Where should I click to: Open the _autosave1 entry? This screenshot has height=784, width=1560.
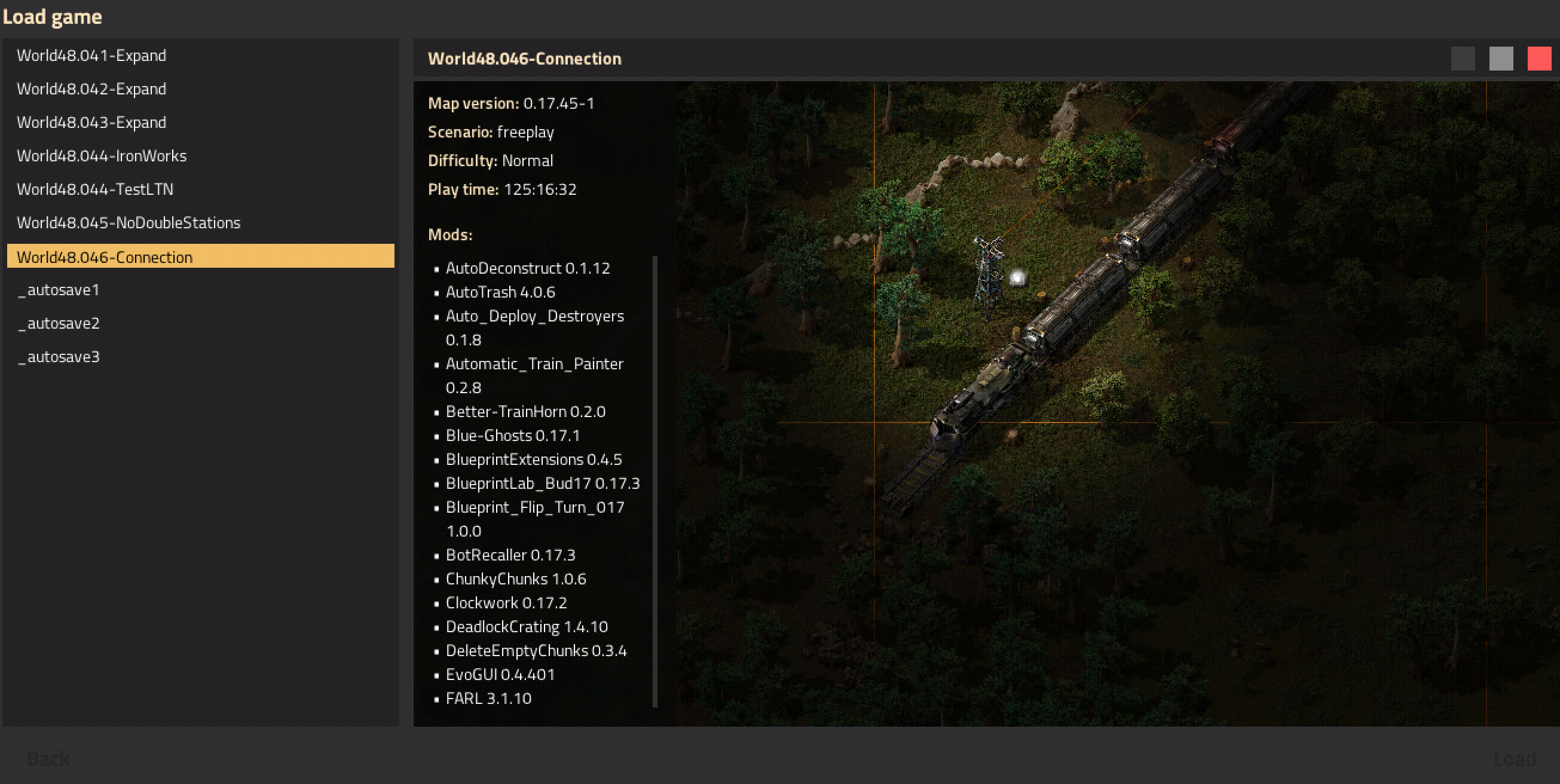[x=58, y=289]
